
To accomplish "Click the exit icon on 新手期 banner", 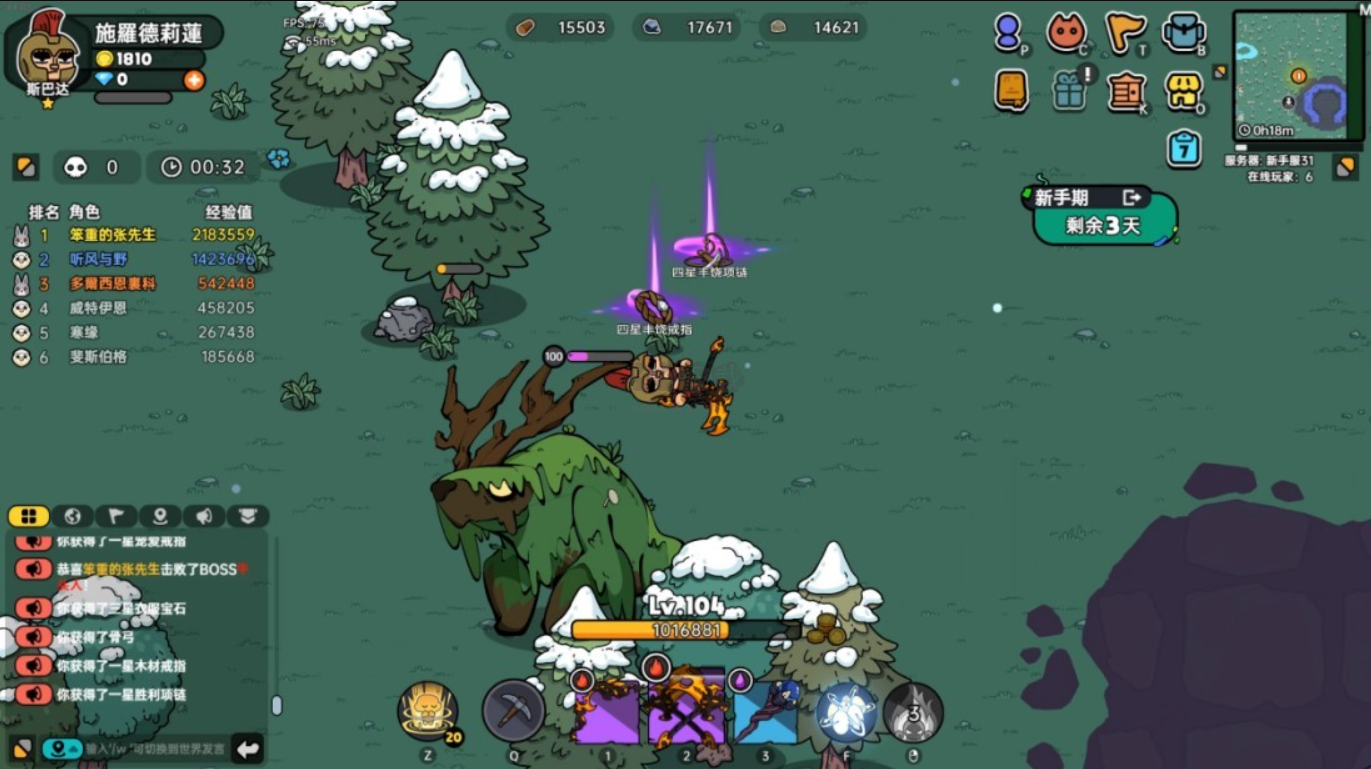I will point(1132,197).
